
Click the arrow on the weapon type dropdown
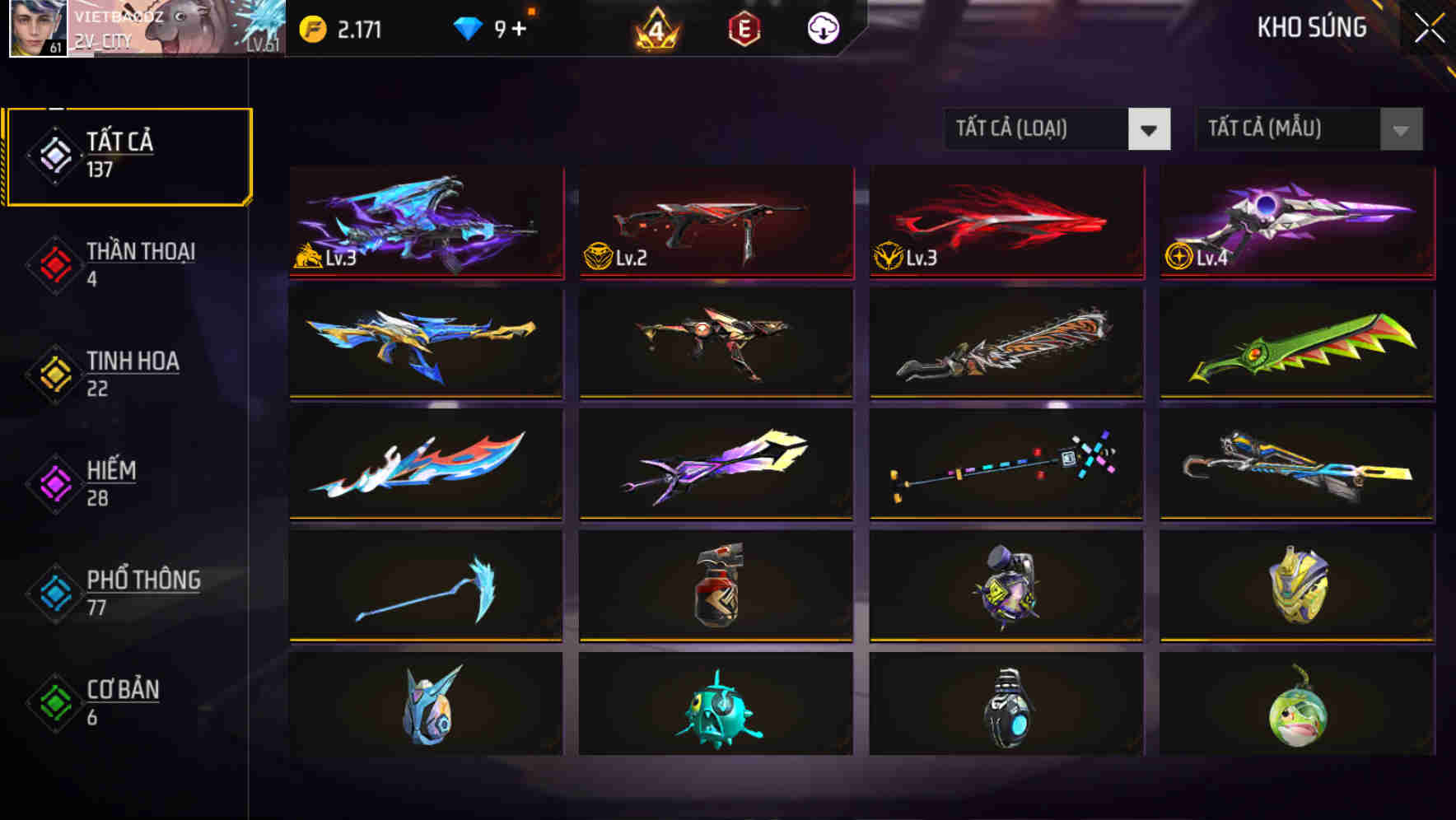pyautogui.click(x=1150, y=129)
